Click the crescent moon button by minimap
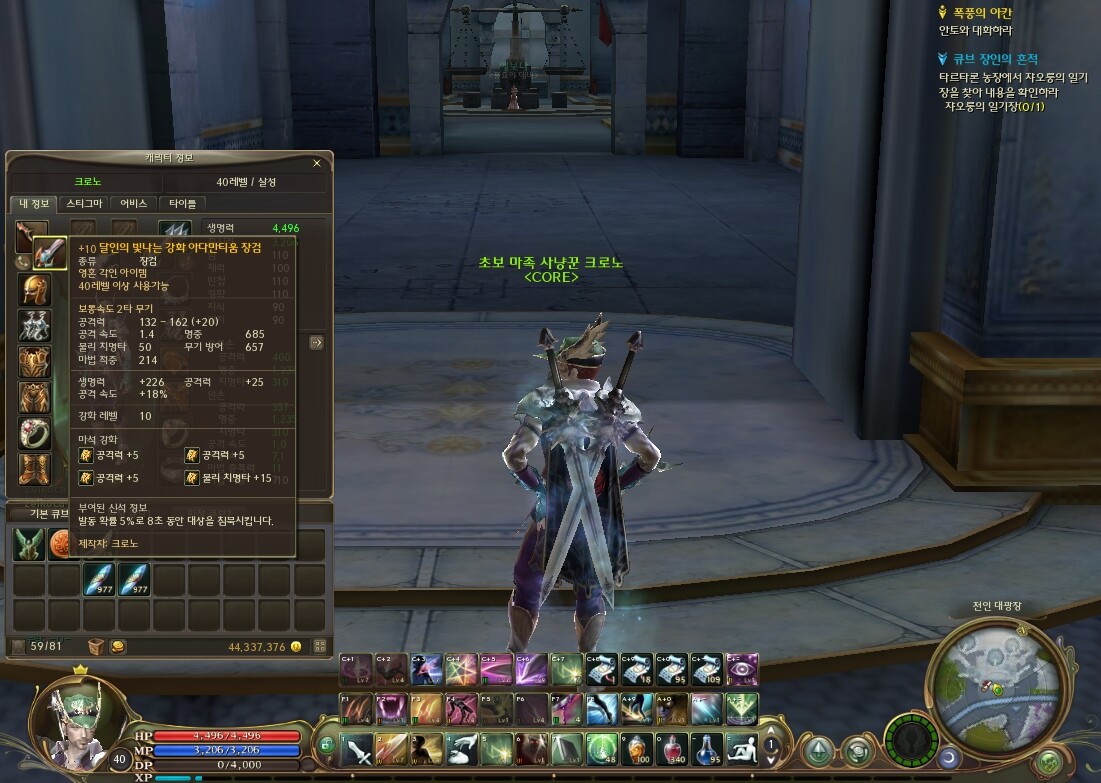 (947, 755)
